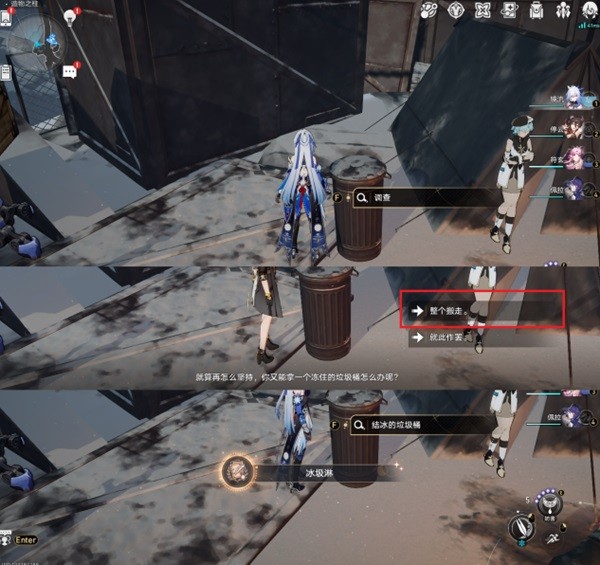Image resolution: width=600 pixels, height=565 pixels.
Task: Activate the technique skill button
Action: click(x=549, y=500)
